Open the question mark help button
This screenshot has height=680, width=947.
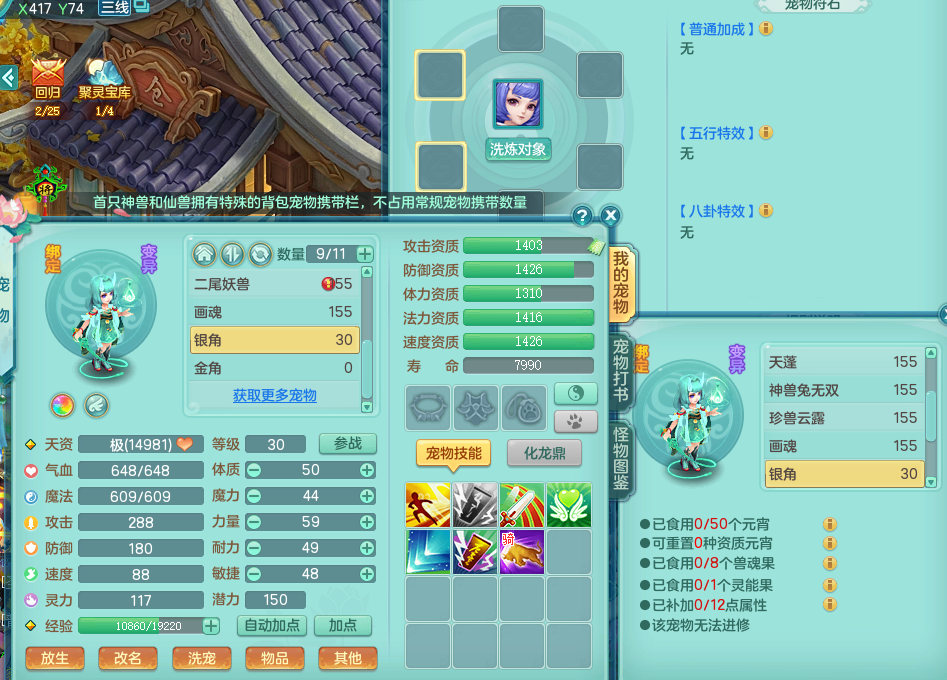(582, 215)
